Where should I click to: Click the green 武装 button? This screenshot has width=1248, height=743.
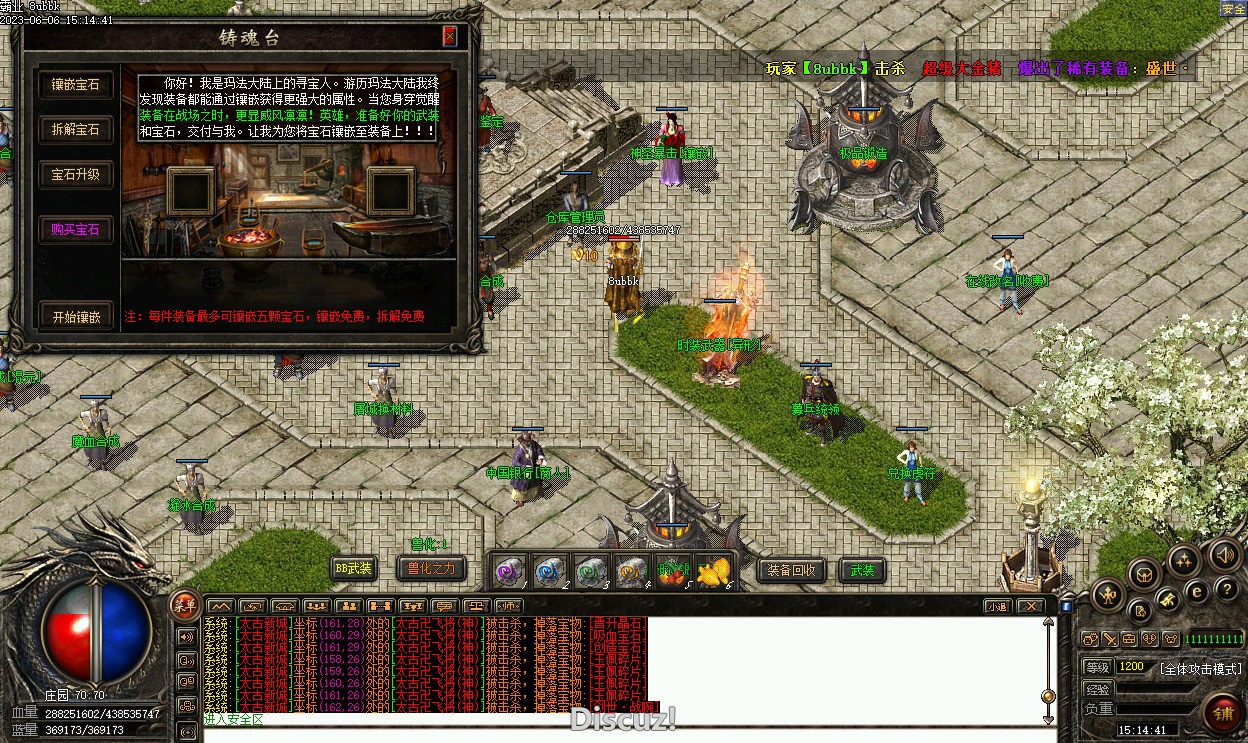862,570
